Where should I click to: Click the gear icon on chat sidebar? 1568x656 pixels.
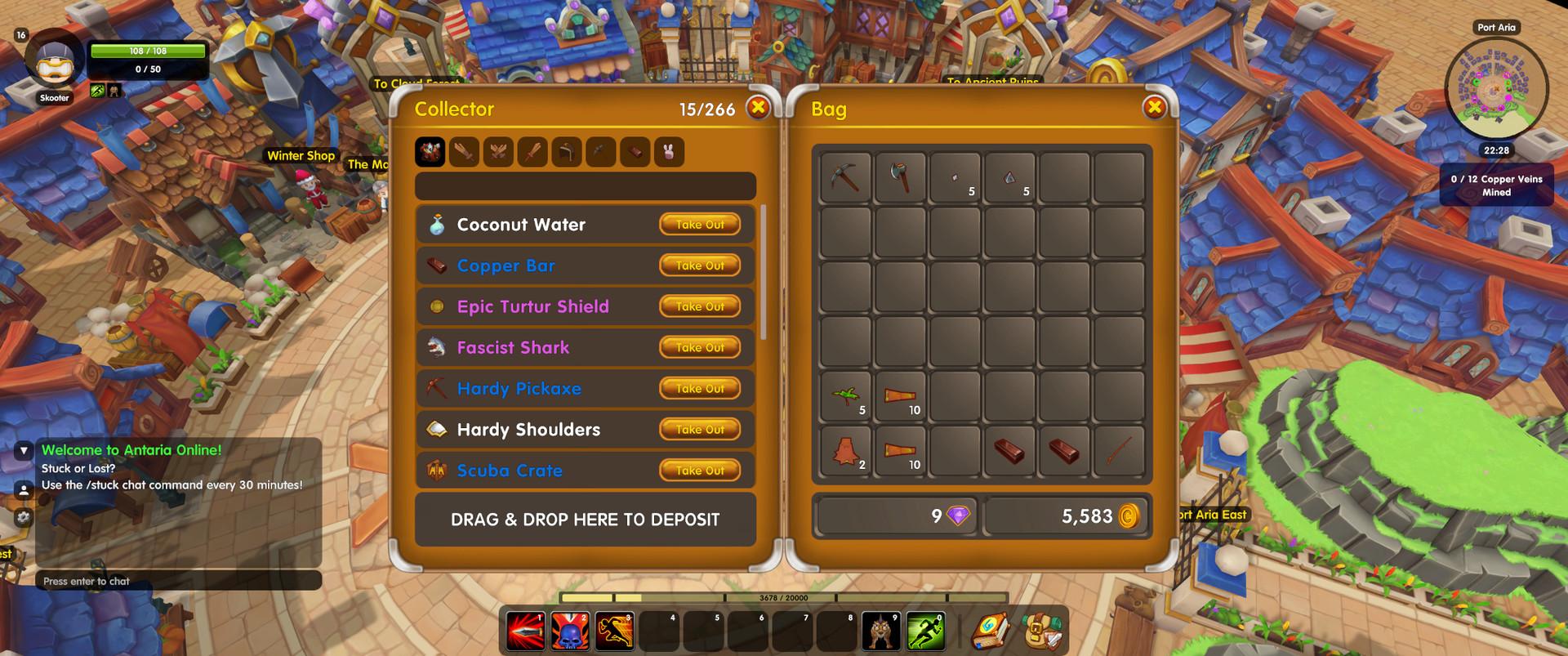(x=23, y=516)
